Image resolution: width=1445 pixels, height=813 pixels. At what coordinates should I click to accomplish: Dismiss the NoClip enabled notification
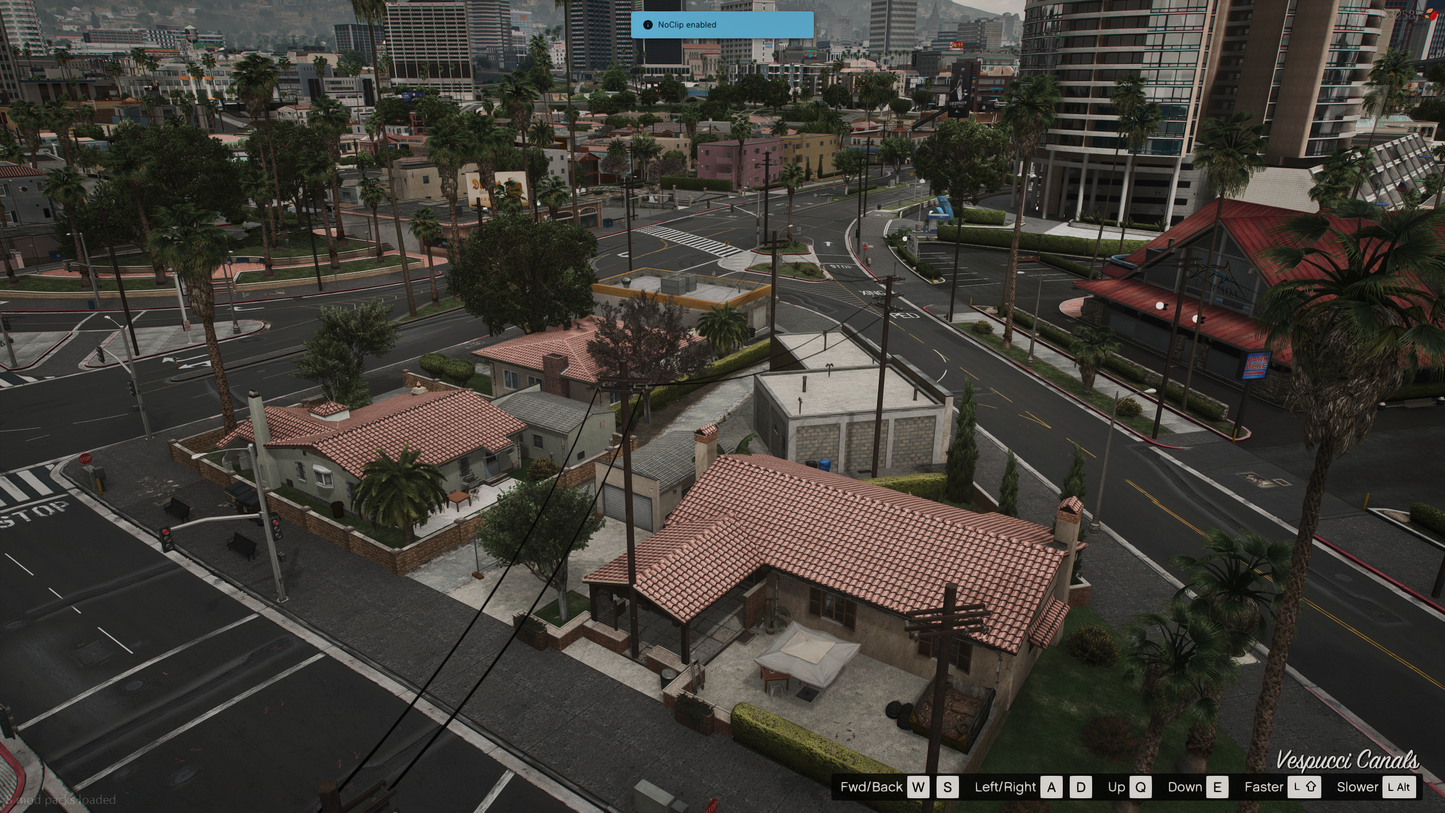pos(722,24)
